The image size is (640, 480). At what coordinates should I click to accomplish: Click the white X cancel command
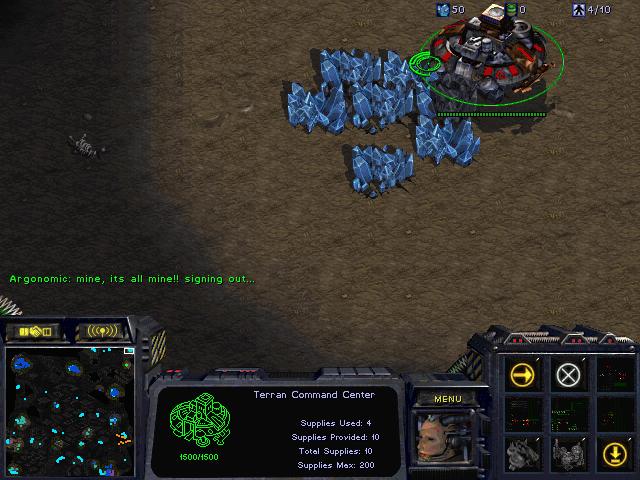[568, 375]
